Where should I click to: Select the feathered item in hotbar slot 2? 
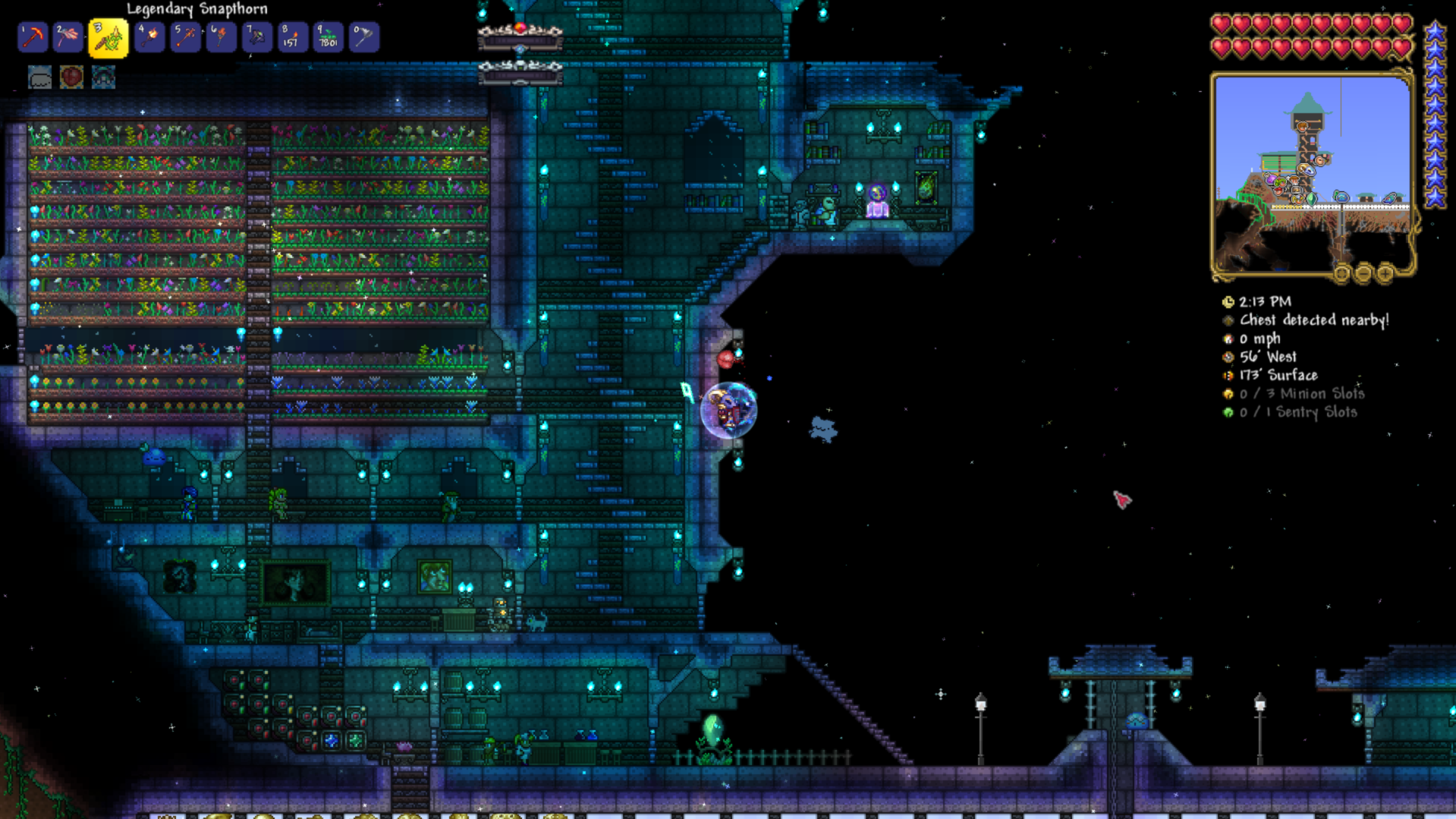click(68, 37)
